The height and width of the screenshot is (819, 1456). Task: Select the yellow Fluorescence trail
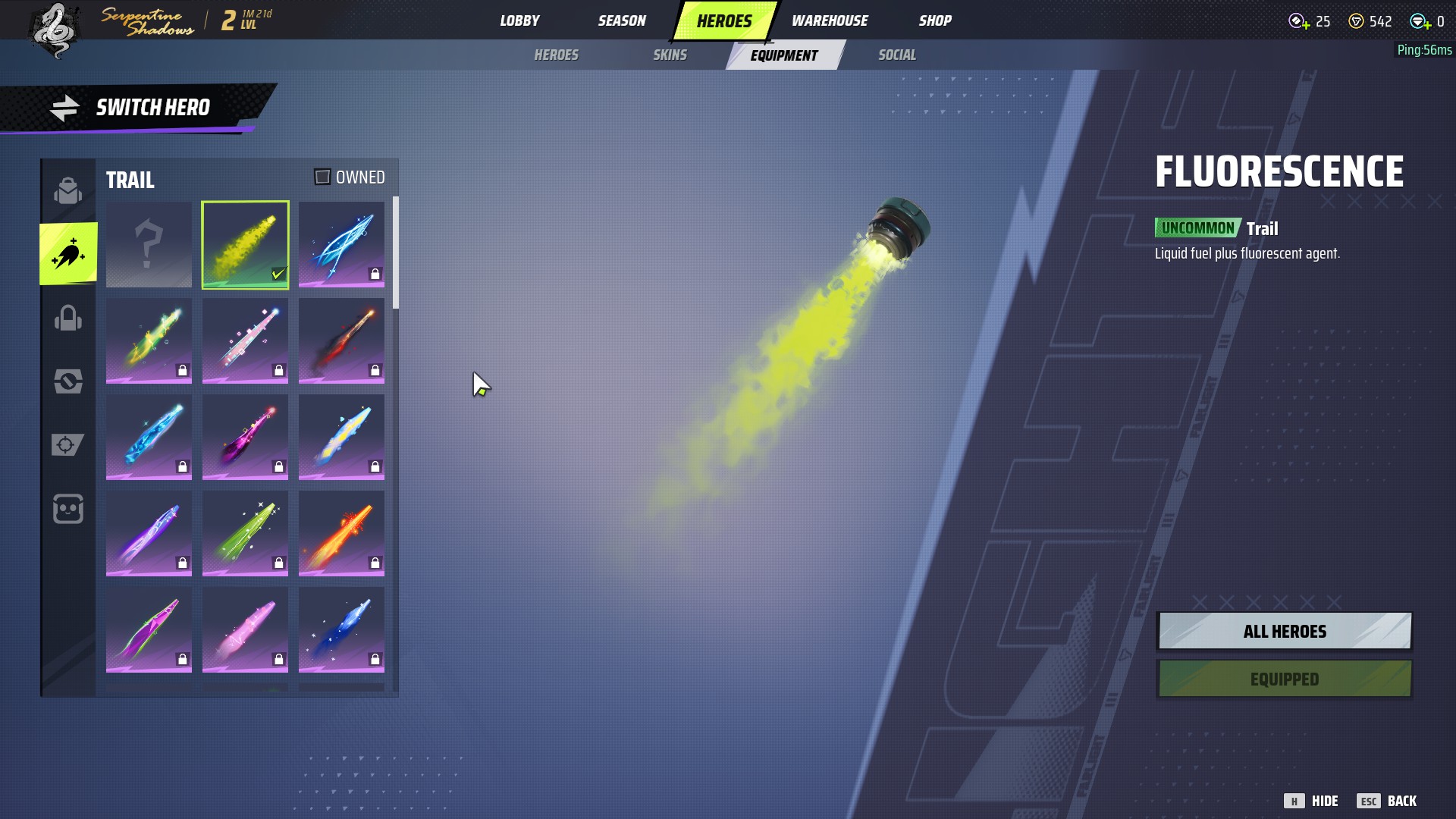tap(245, 244)
